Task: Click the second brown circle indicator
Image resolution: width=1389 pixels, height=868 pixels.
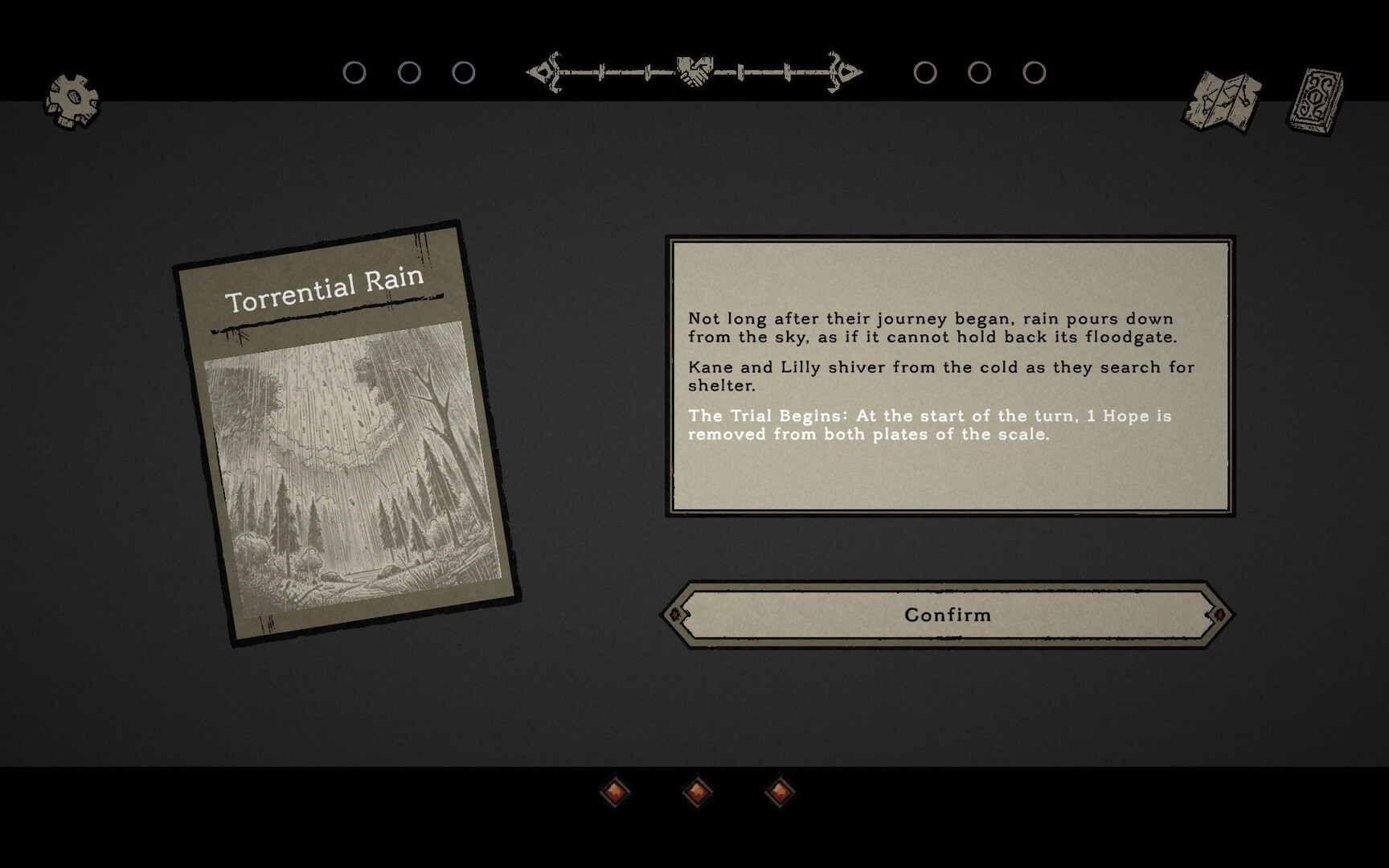Action: [x=980, y=72]
